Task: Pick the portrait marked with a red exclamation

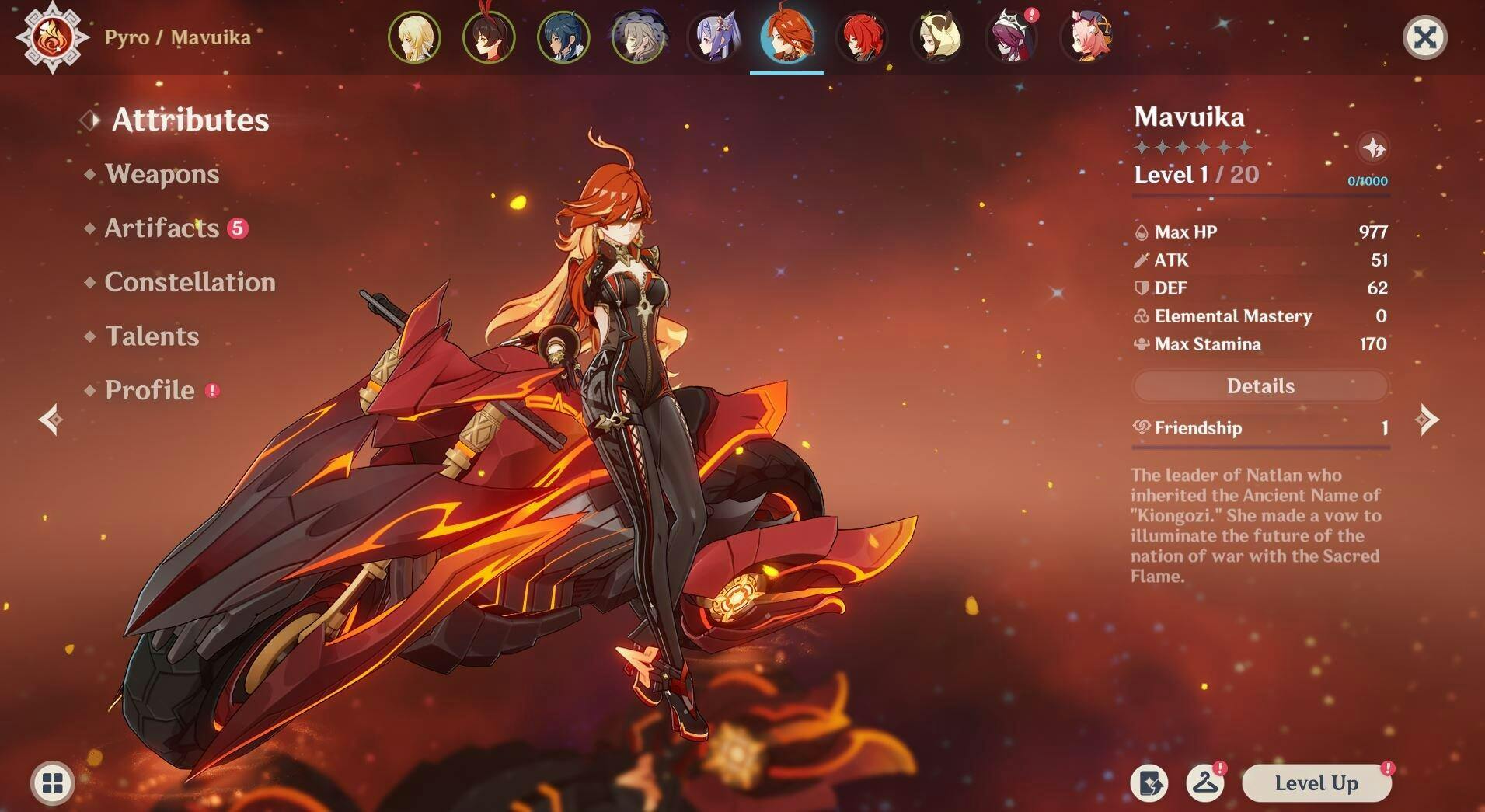Action: click(1012, 37)
